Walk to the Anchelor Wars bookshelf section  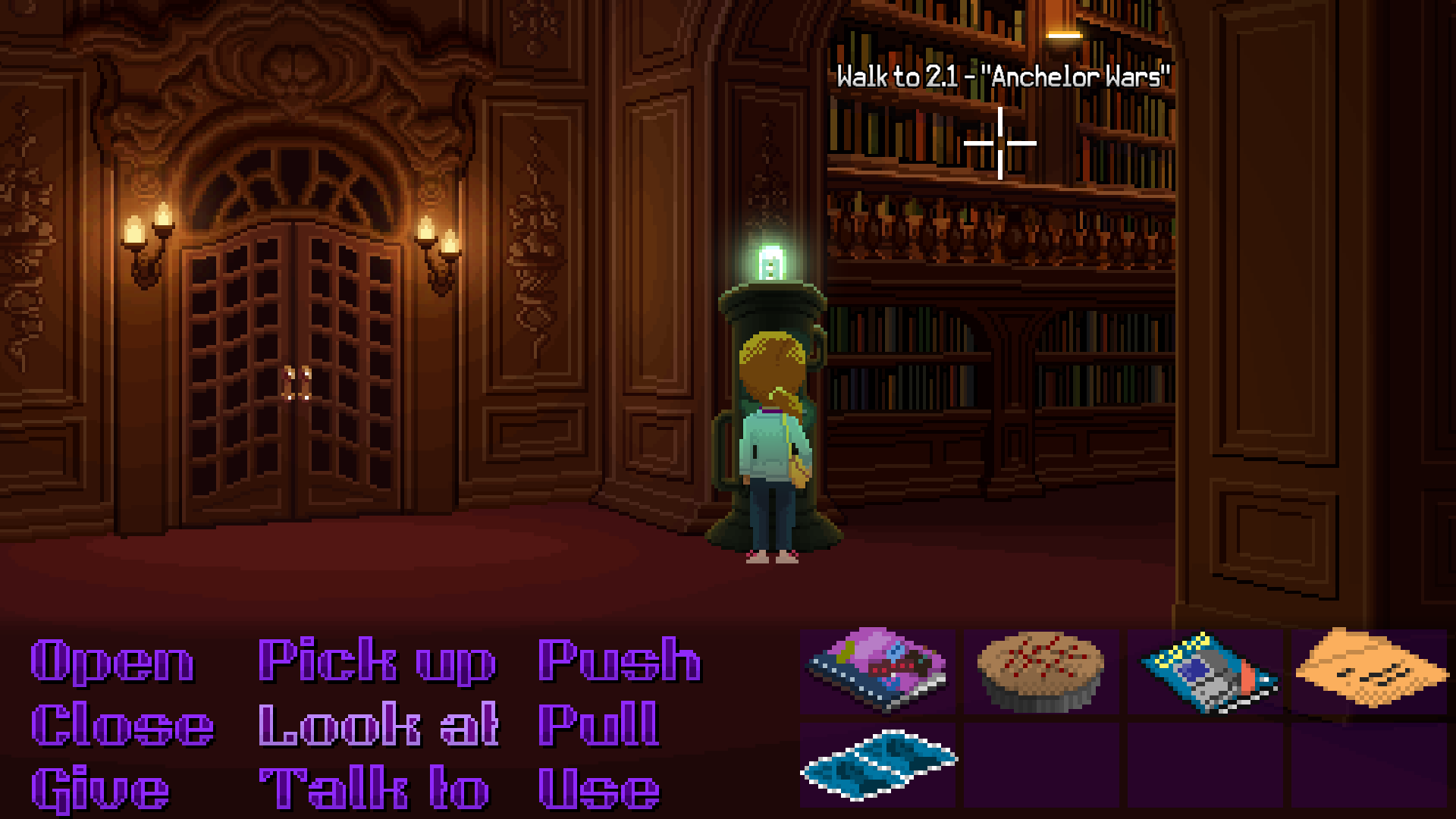pyautogui.click(x=1001, y=144)
